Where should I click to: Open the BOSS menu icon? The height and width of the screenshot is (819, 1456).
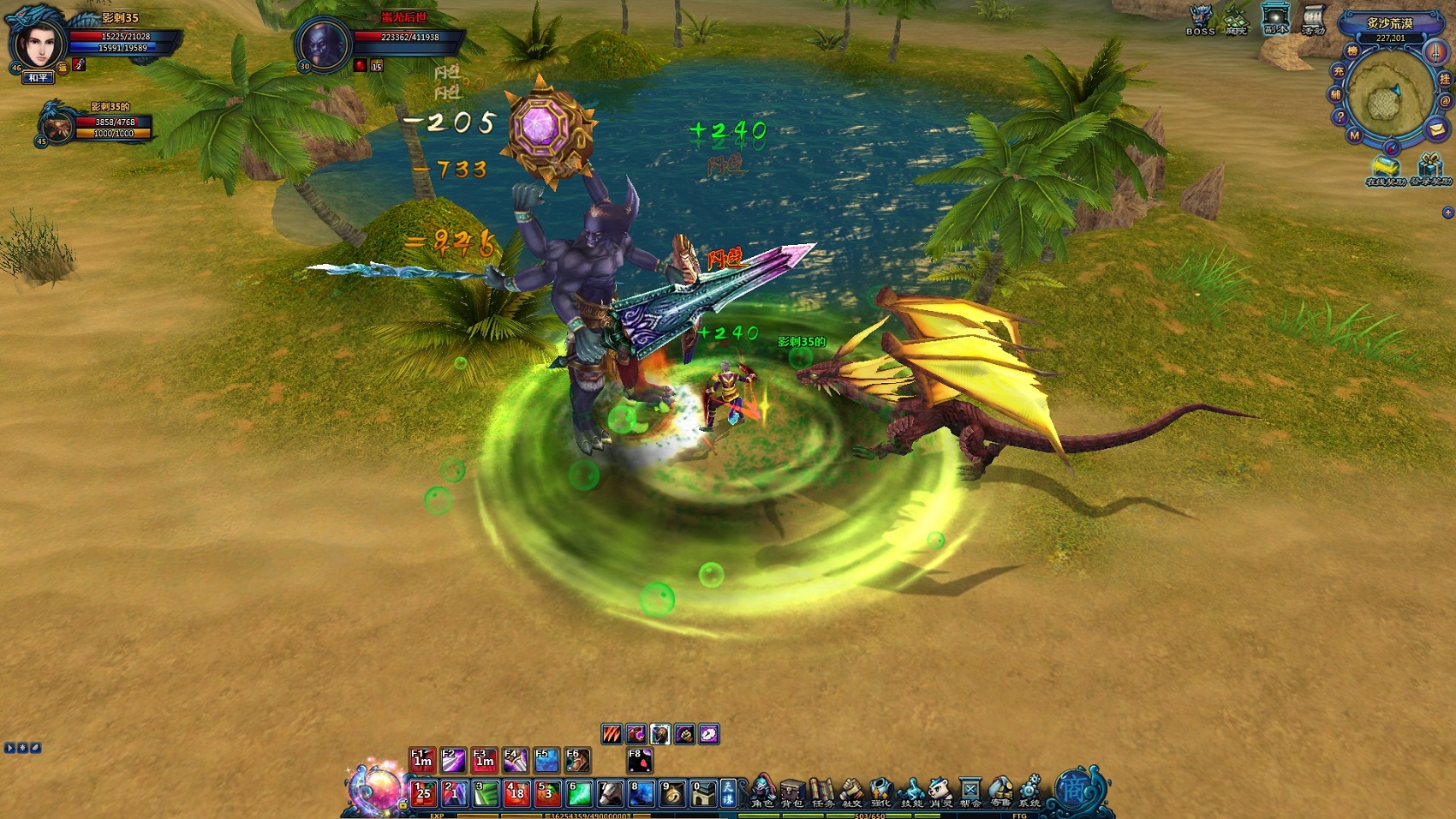1200,19
